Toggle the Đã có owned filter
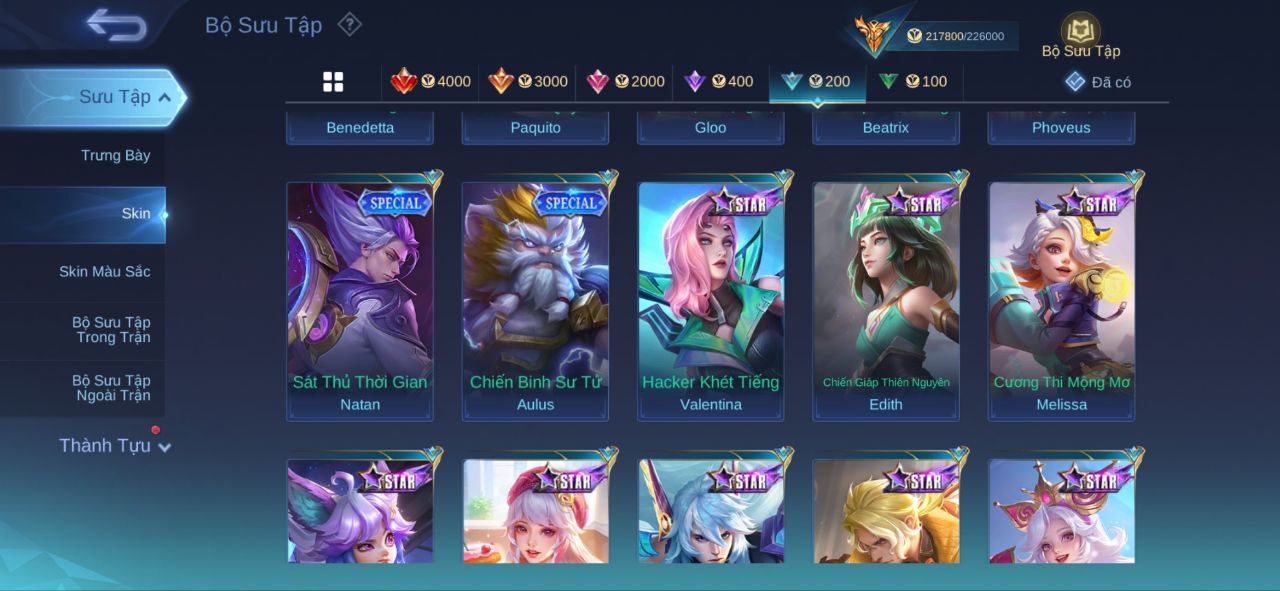1280x591 pixels. 1098,82
